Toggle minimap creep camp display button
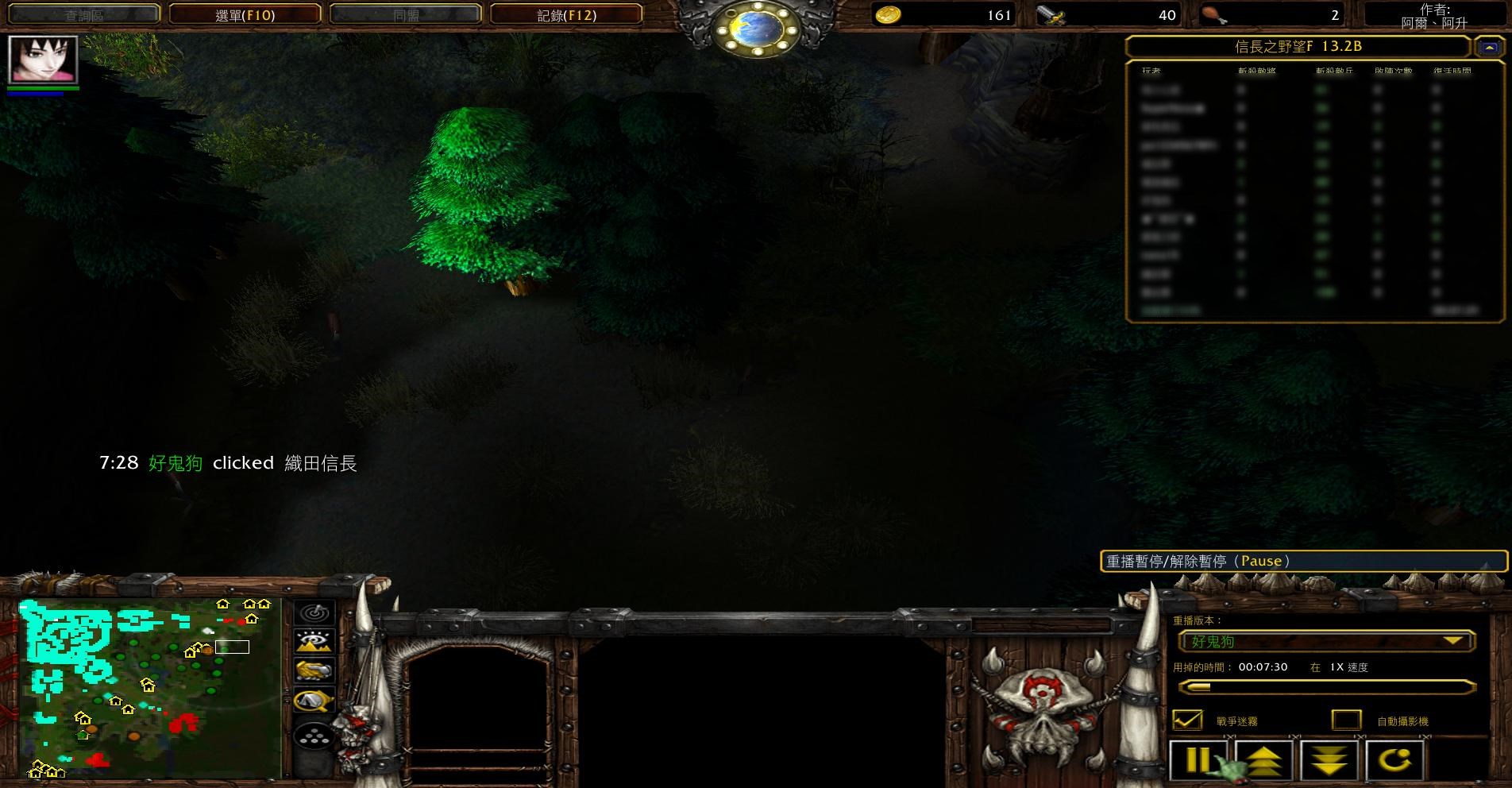Image resolution: width=1512 pixels, height=788 pixels. point(314,701)
